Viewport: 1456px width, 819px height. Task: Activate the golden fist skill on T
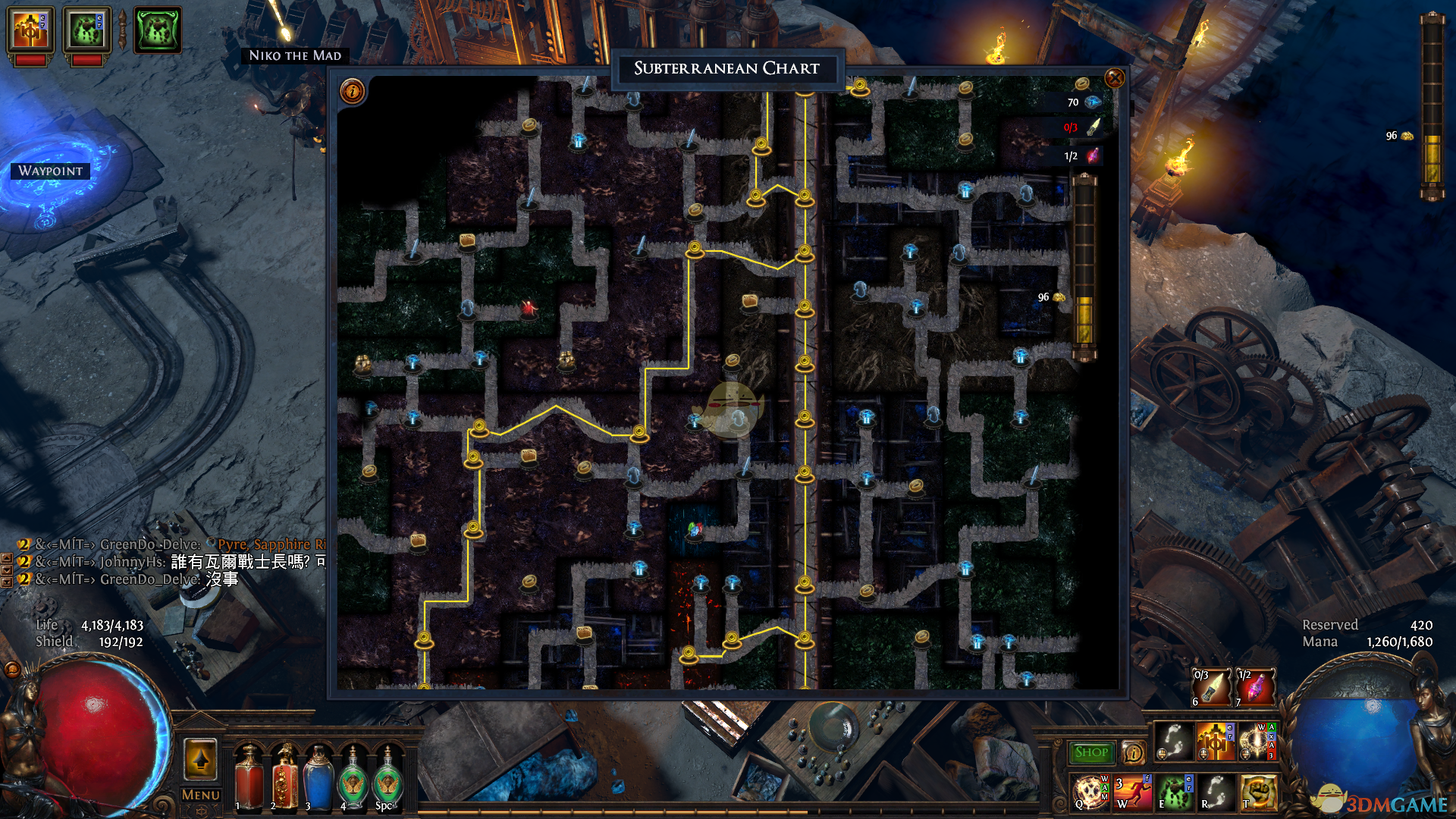tap(1257, 792)
